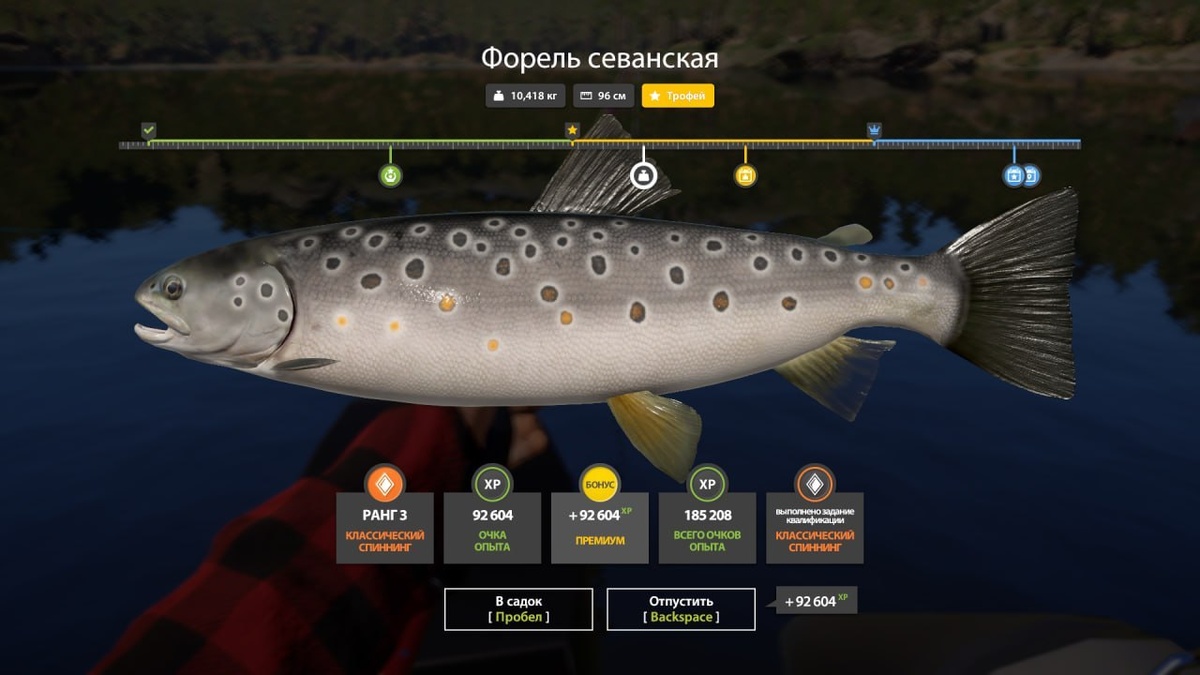Release the fish with the Отпустить button

click(x=681, y=609)
